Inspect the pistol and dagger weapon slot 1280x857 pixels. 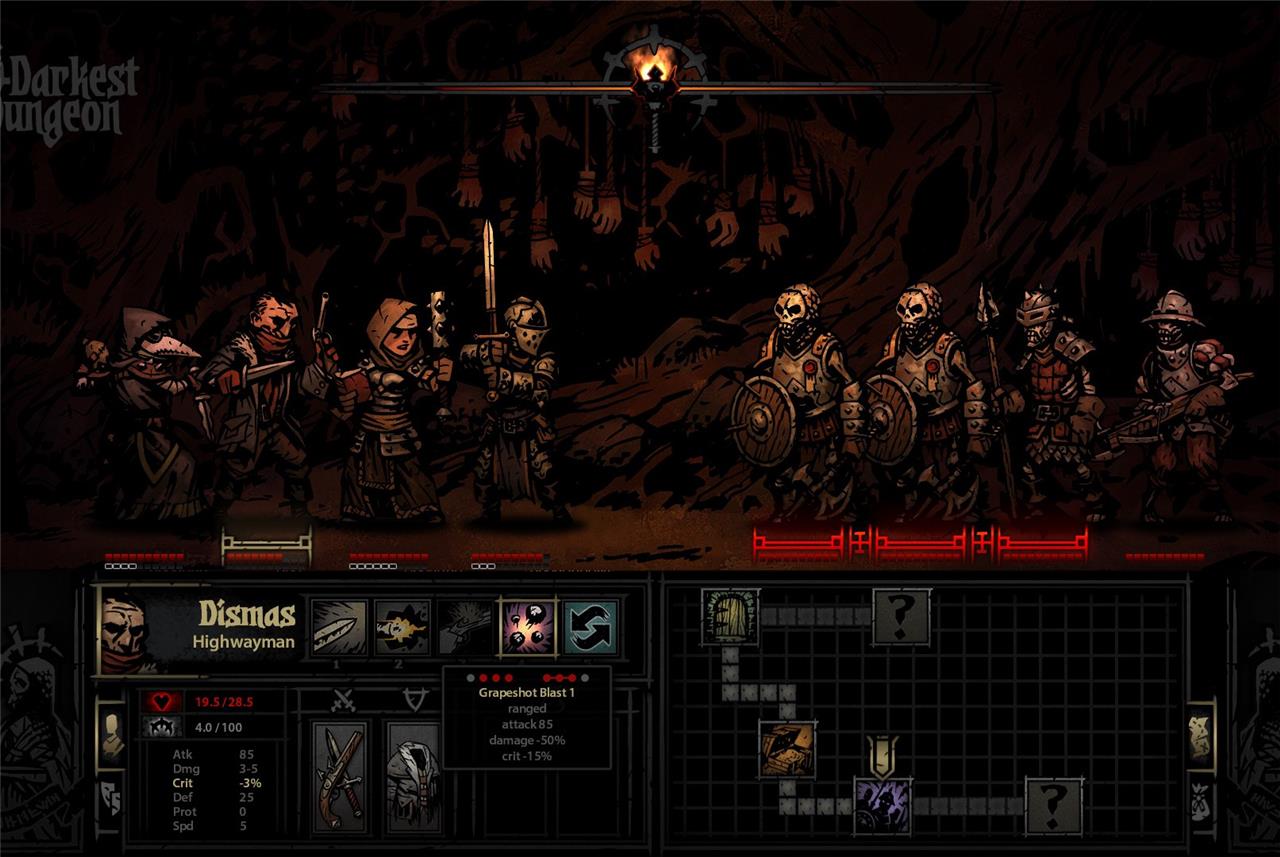click(340, 776)
